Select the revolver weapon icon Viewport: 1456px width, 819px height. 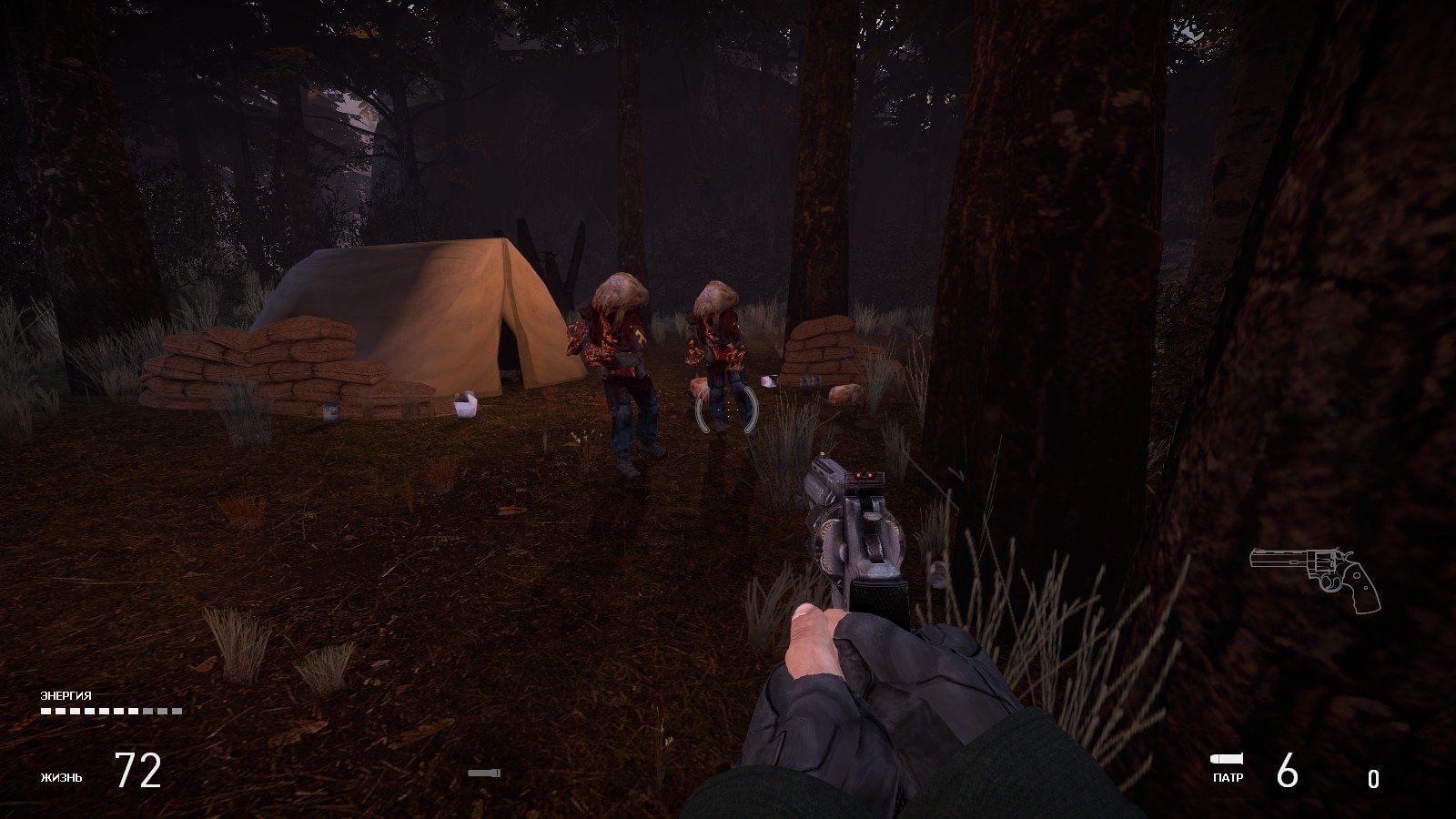click(x=1315, y=577)
